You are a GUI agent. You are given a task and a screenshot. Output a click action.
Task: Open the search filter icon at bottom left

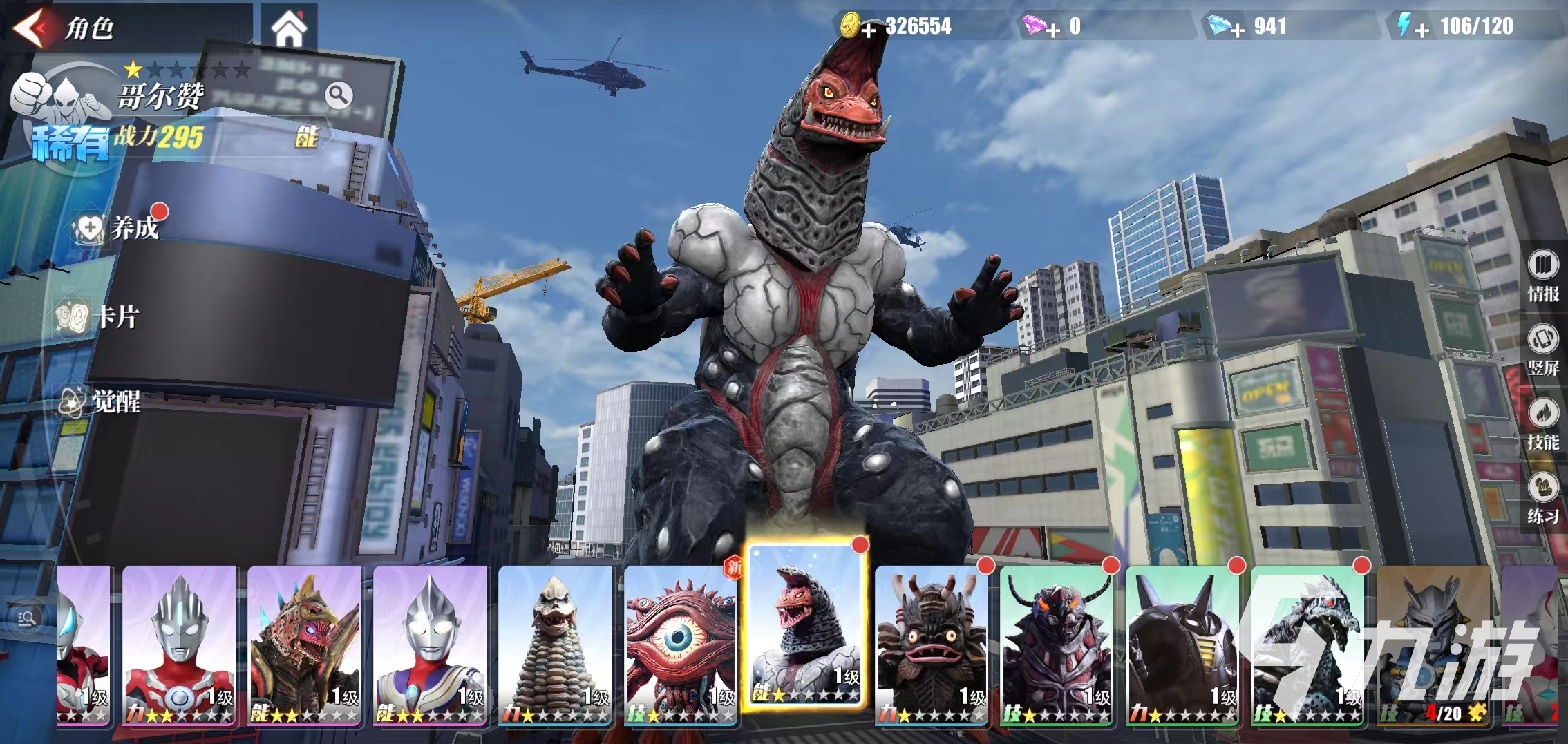click(28, 619)
